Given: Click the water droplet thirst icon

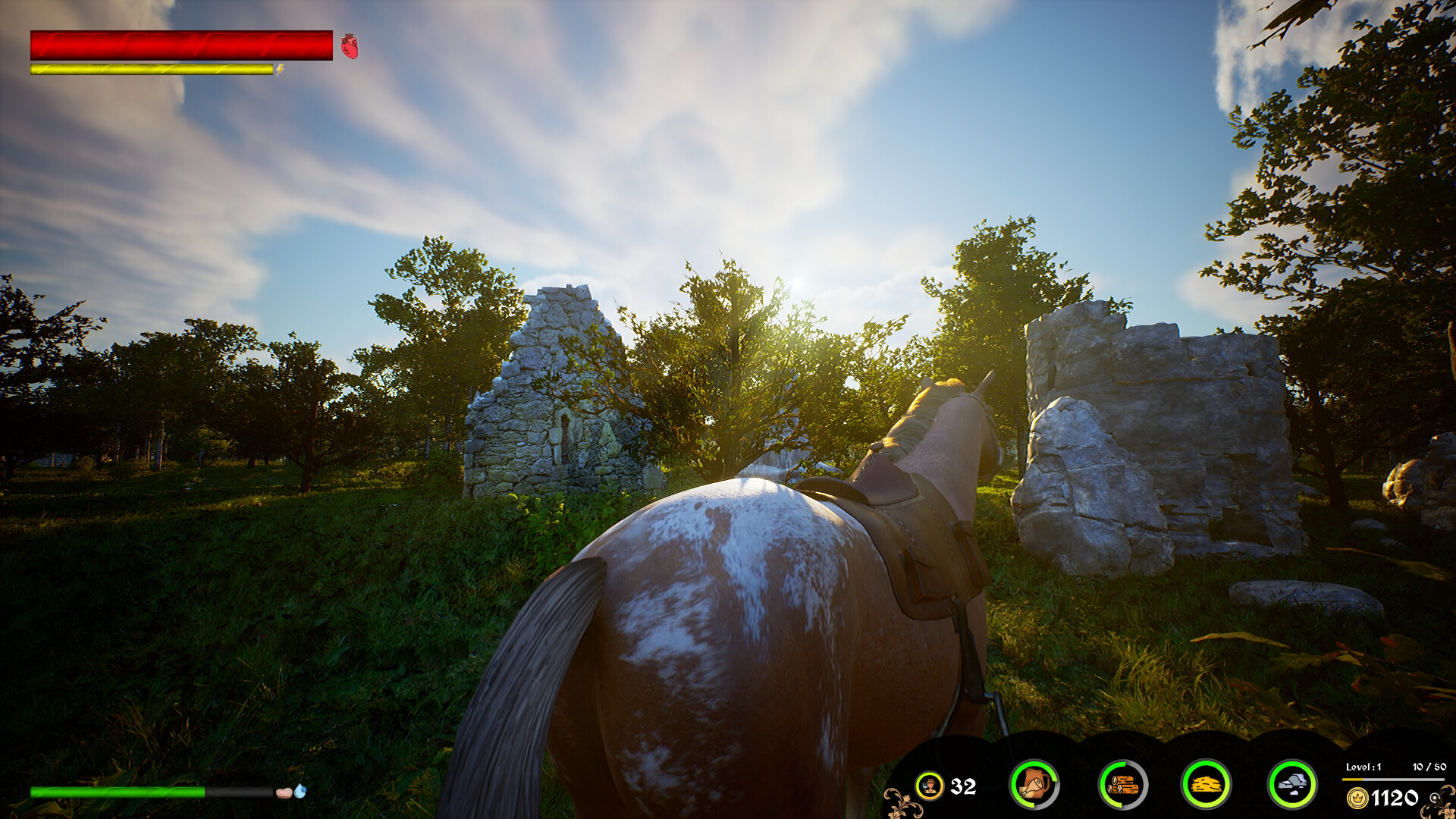Looking at the screenshot, I should 300,790.
